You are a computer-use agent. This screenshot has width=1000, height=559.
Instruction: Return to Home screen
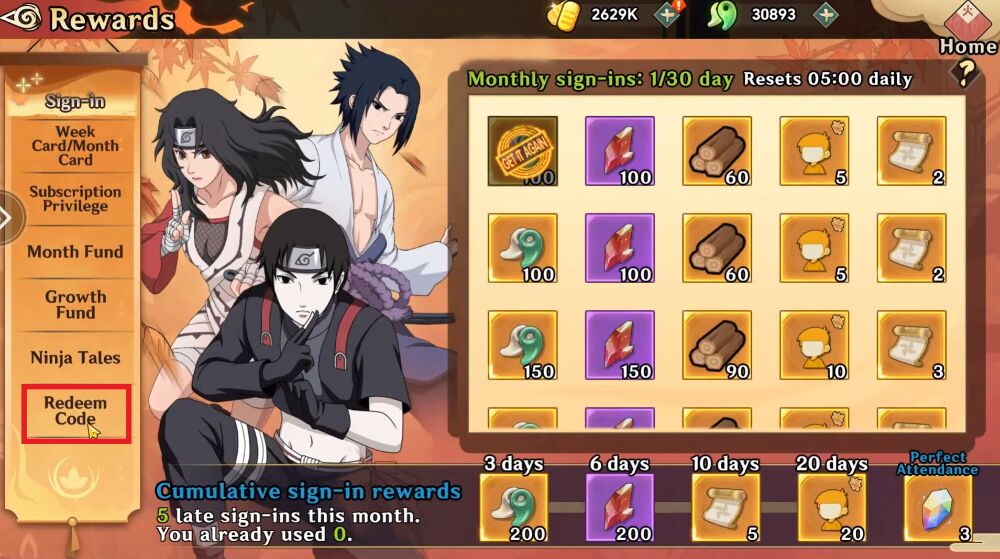[967, 30]
